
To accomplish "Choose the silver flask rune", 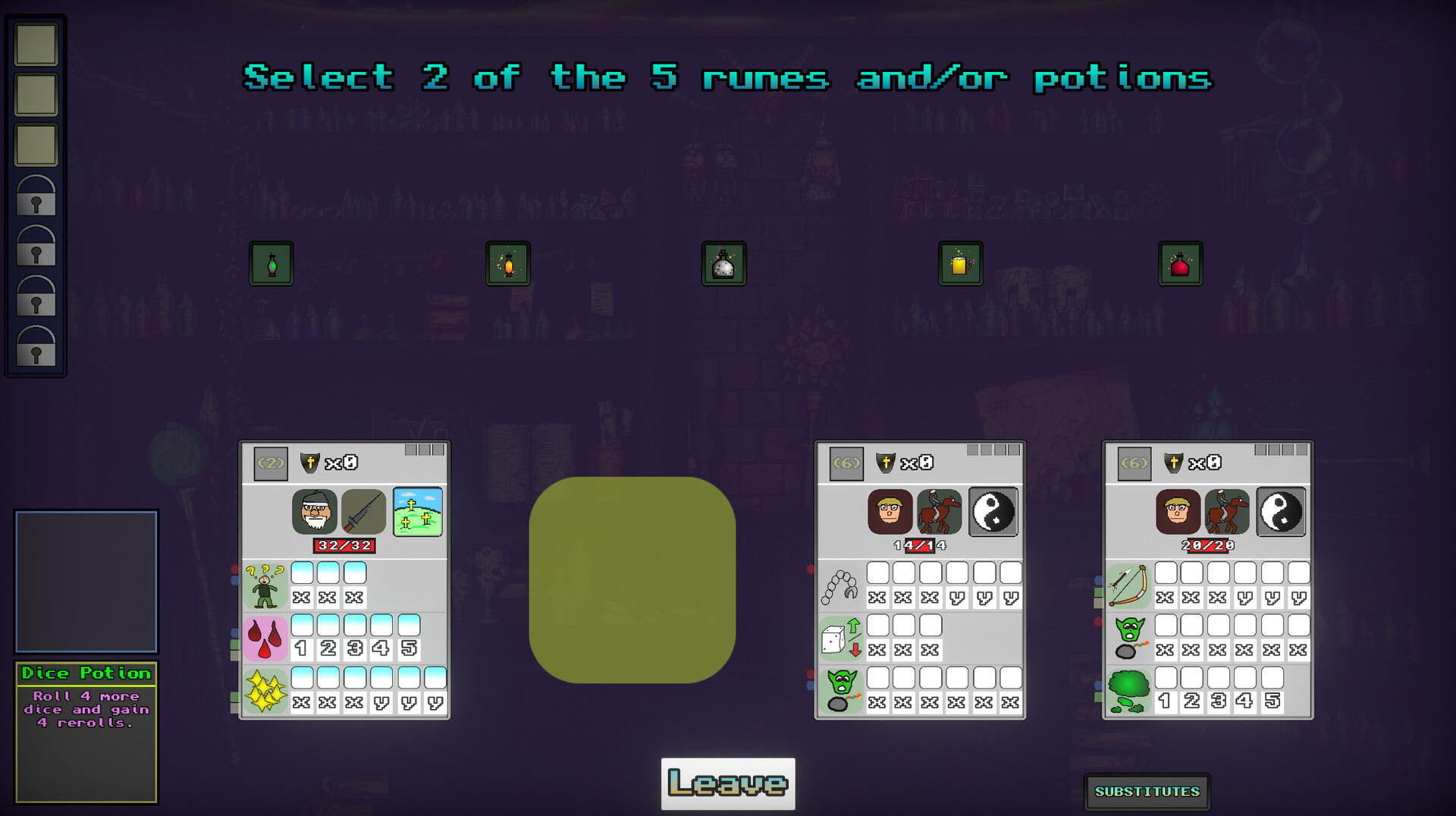I will tap(724, 263).
